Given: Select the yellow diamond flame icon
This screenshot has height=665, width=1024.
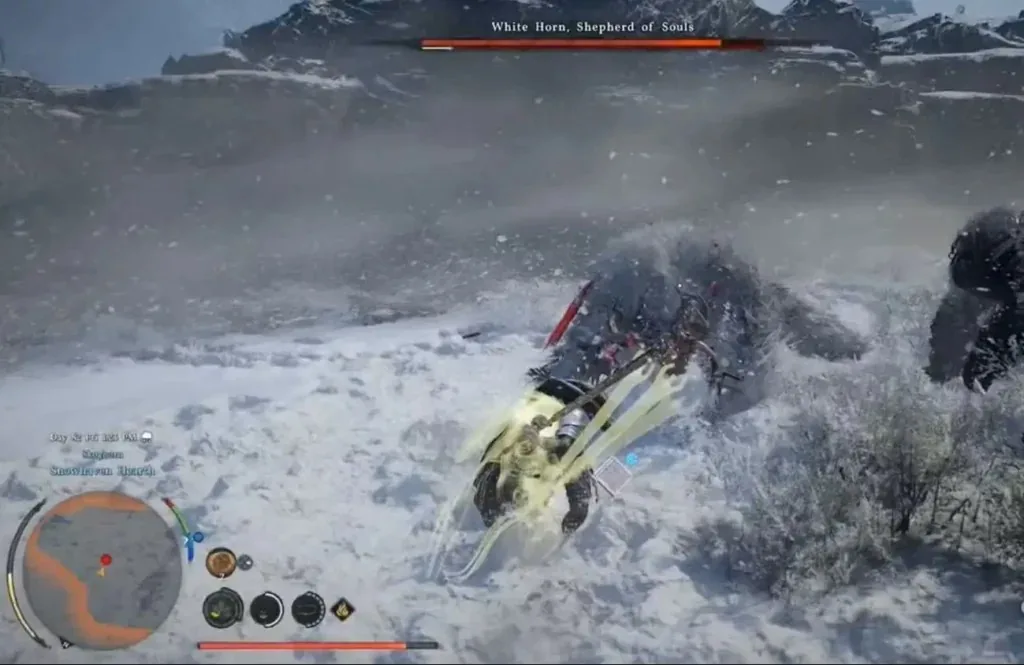Looking at the screenshot, I should [x=342, y=608].
